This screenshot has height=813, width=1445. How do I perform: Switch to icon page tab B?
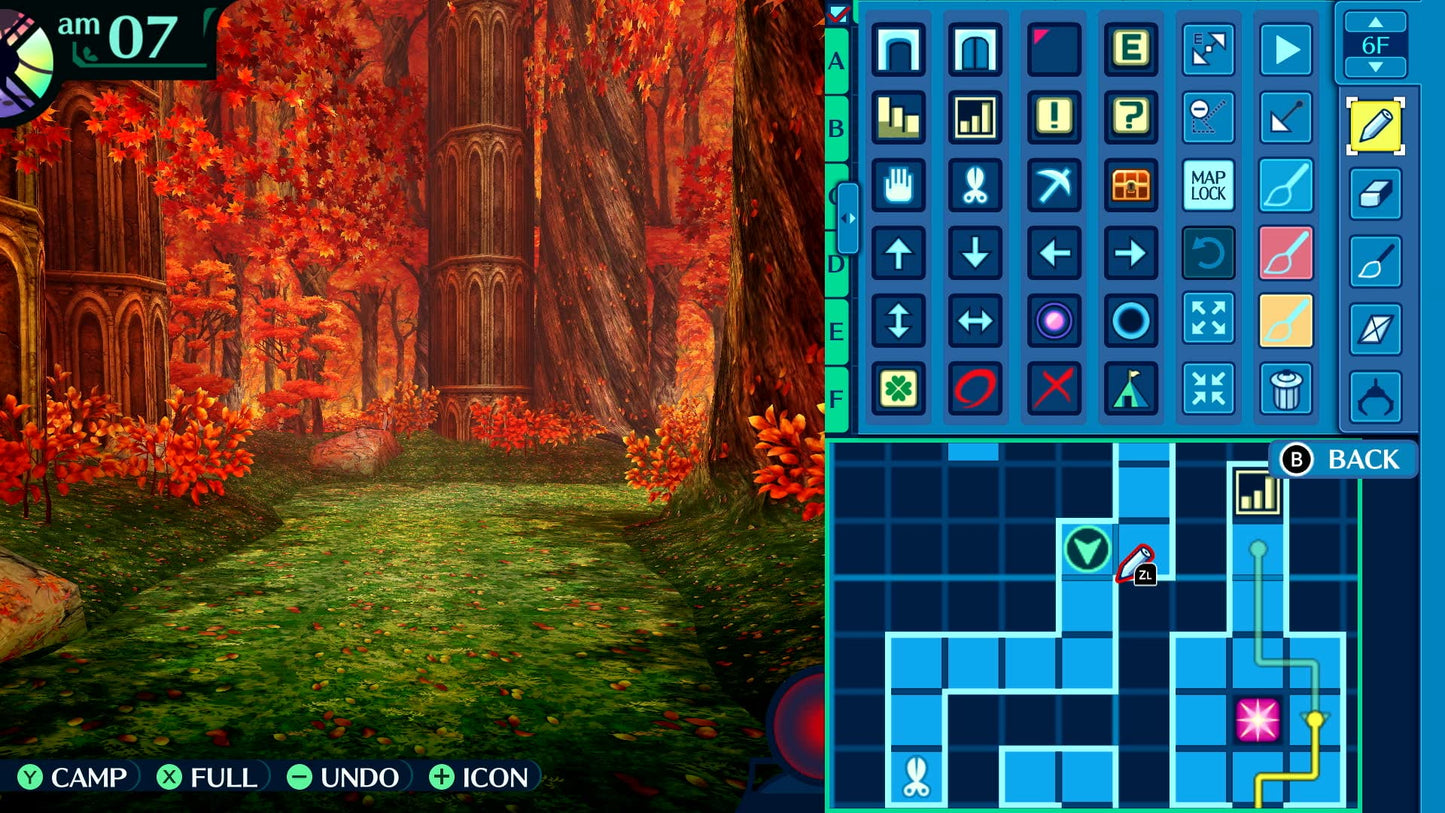coord(836,128)
